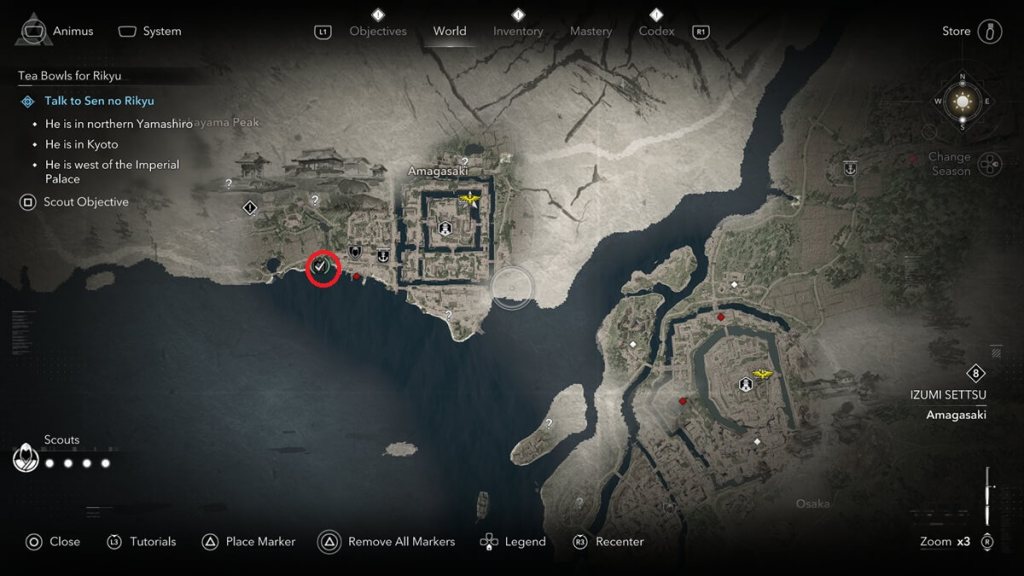Open the Codex tab
This screenshot has width=1024, height=576.
tap(658, 31)
